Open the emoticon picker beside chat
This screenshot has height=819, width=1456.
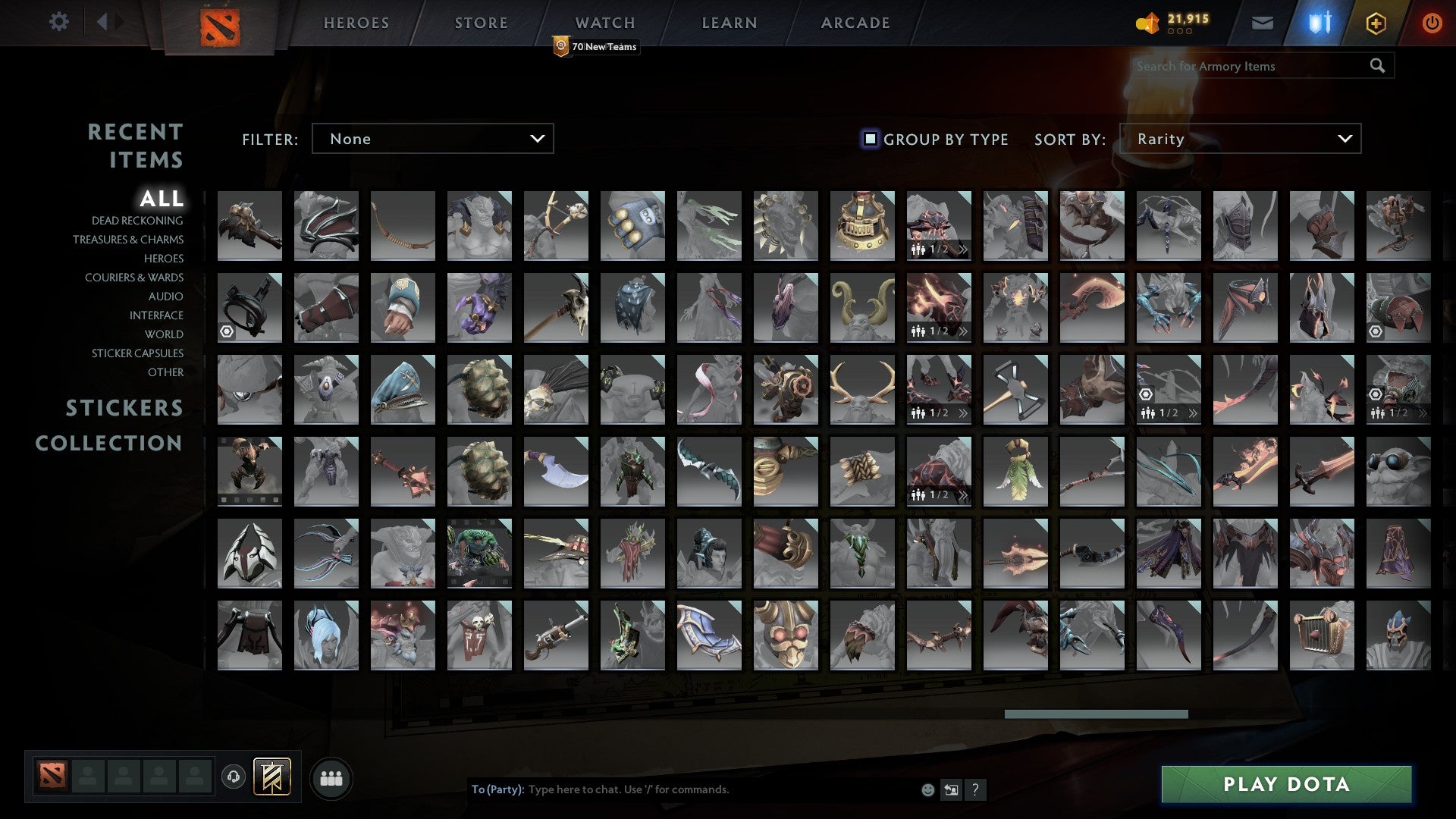(927, 789)
